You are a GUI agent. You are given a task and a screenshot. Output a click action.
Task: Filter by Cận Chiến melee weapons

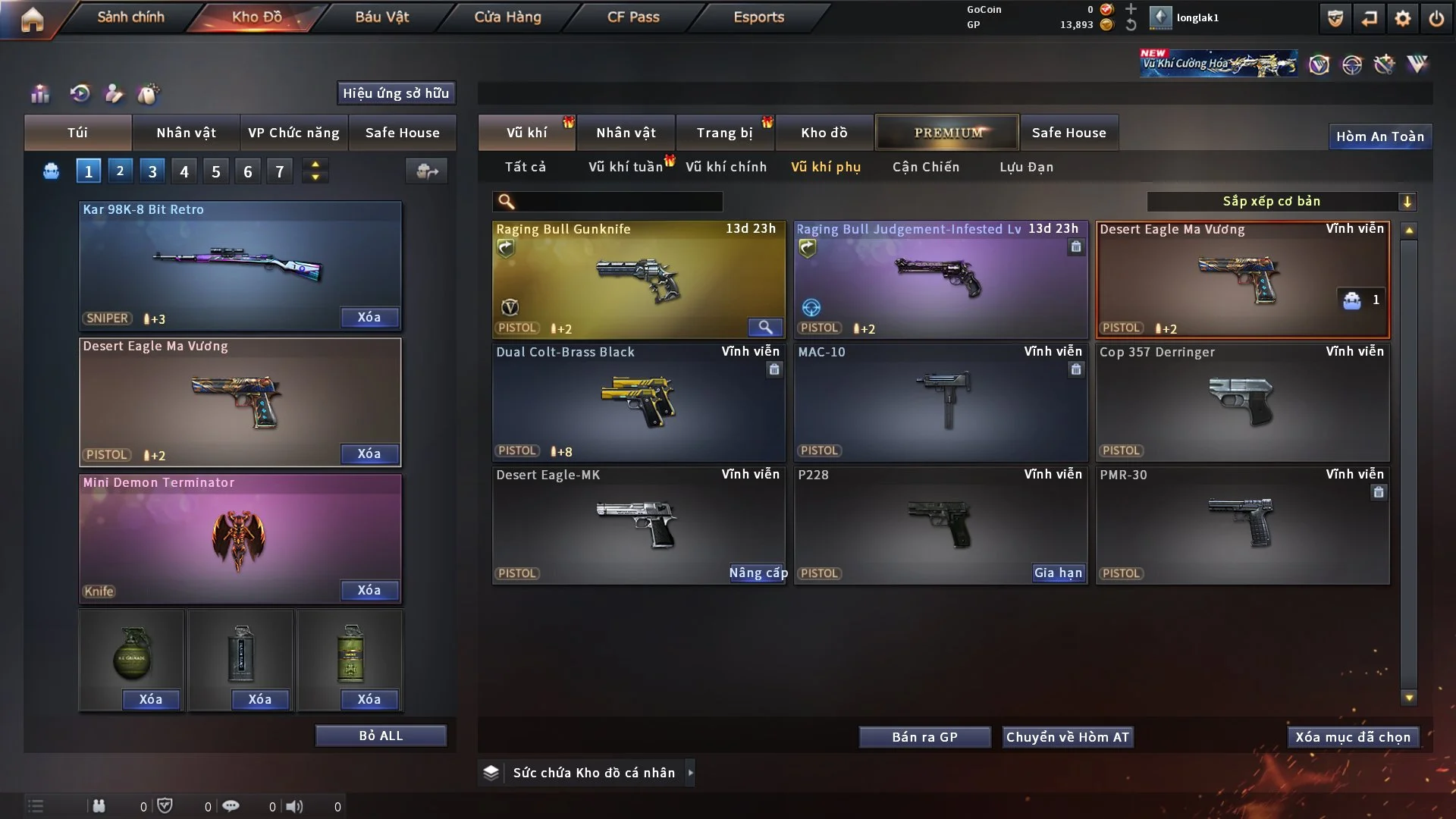click(925, 167)
